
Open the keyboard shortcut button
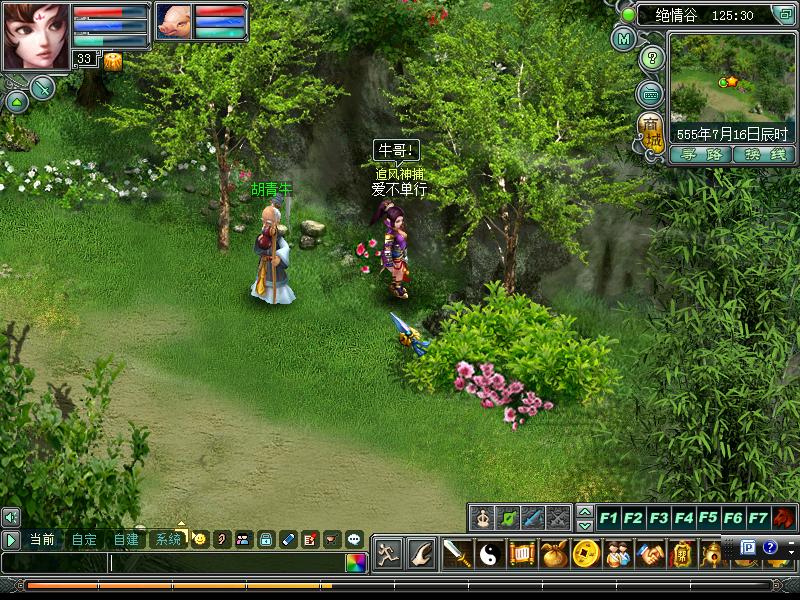click(x=651, y=95)
